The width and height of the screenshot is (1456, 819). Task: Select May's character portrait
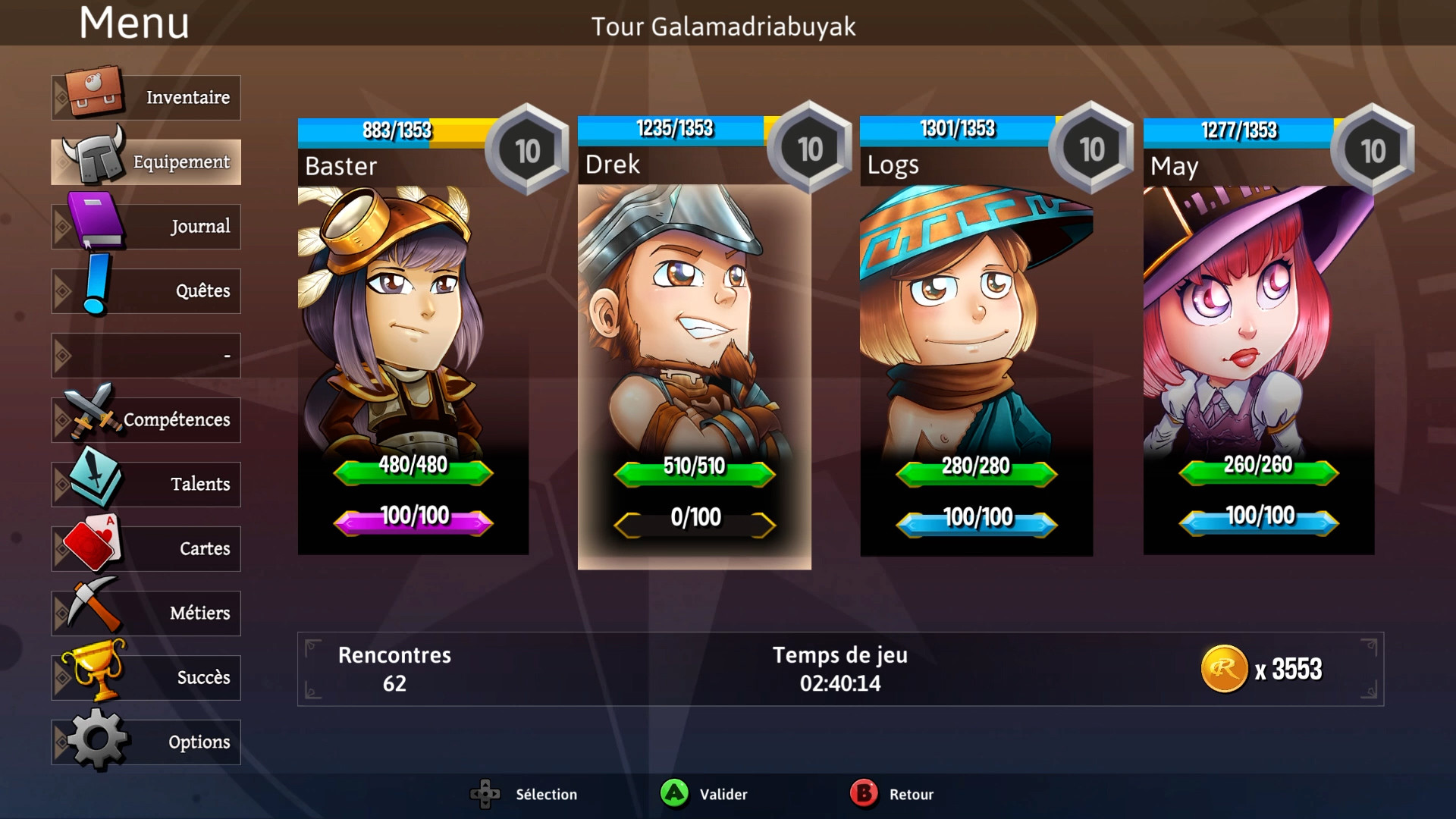pos(1259,334)
